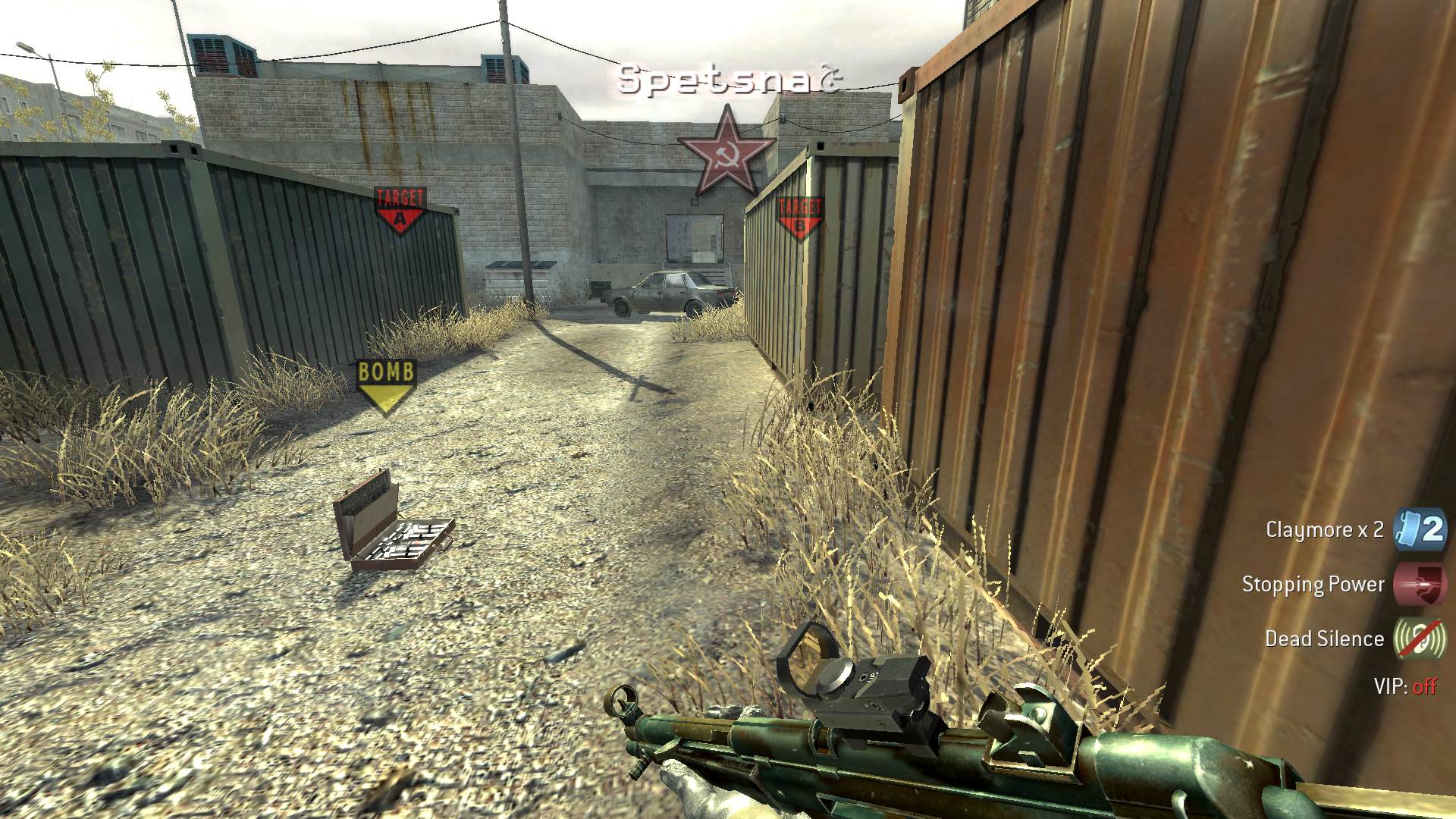Select the Stopping Power perk icon

click(x=1420, y=584)
